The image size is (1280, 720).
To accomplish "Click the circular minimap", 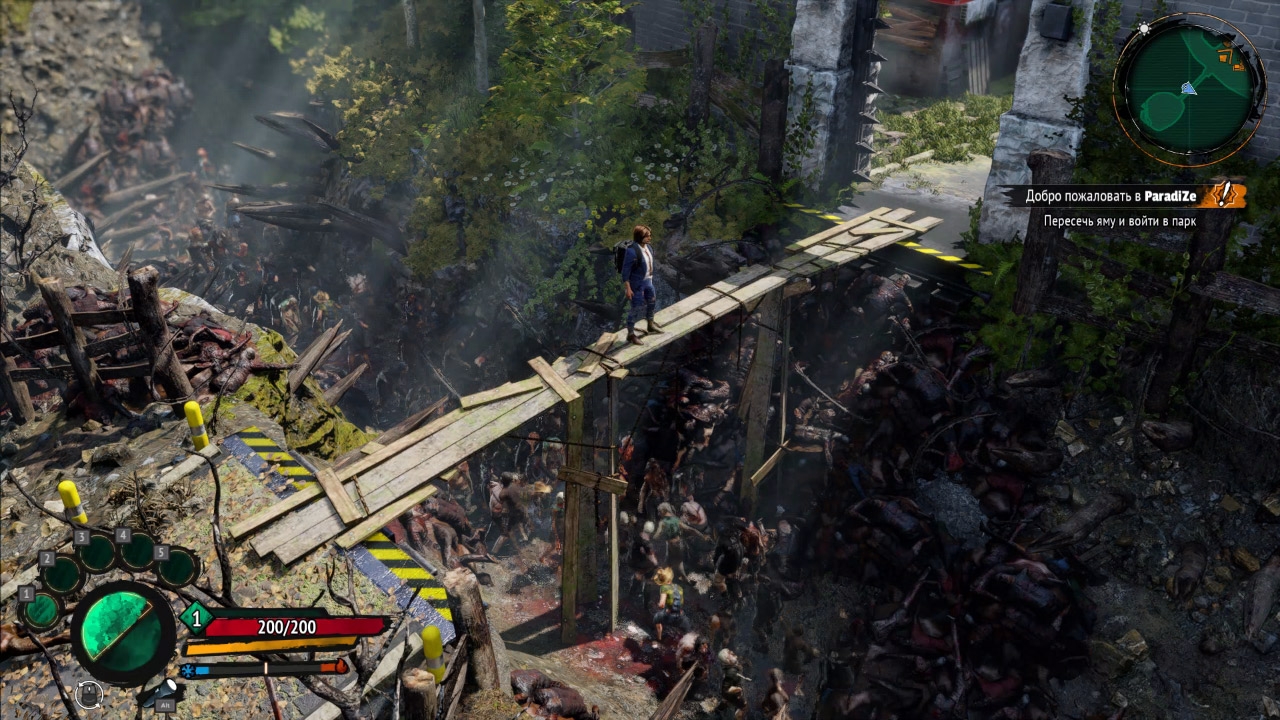I will point(1189,88).
